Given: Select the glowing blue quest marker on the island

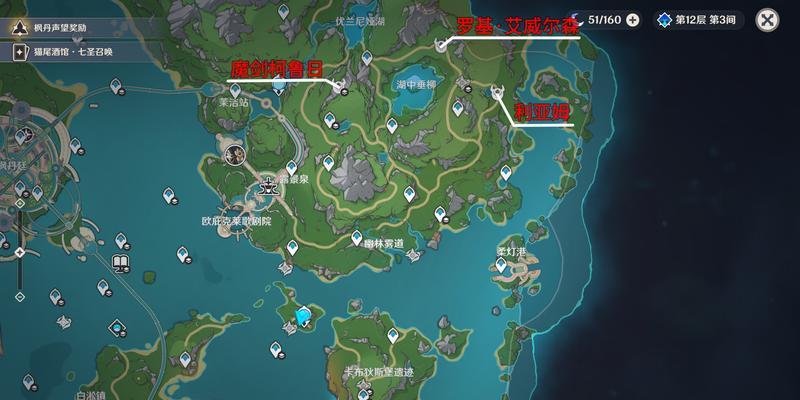Looking at the screenshot, I should 303,317.
